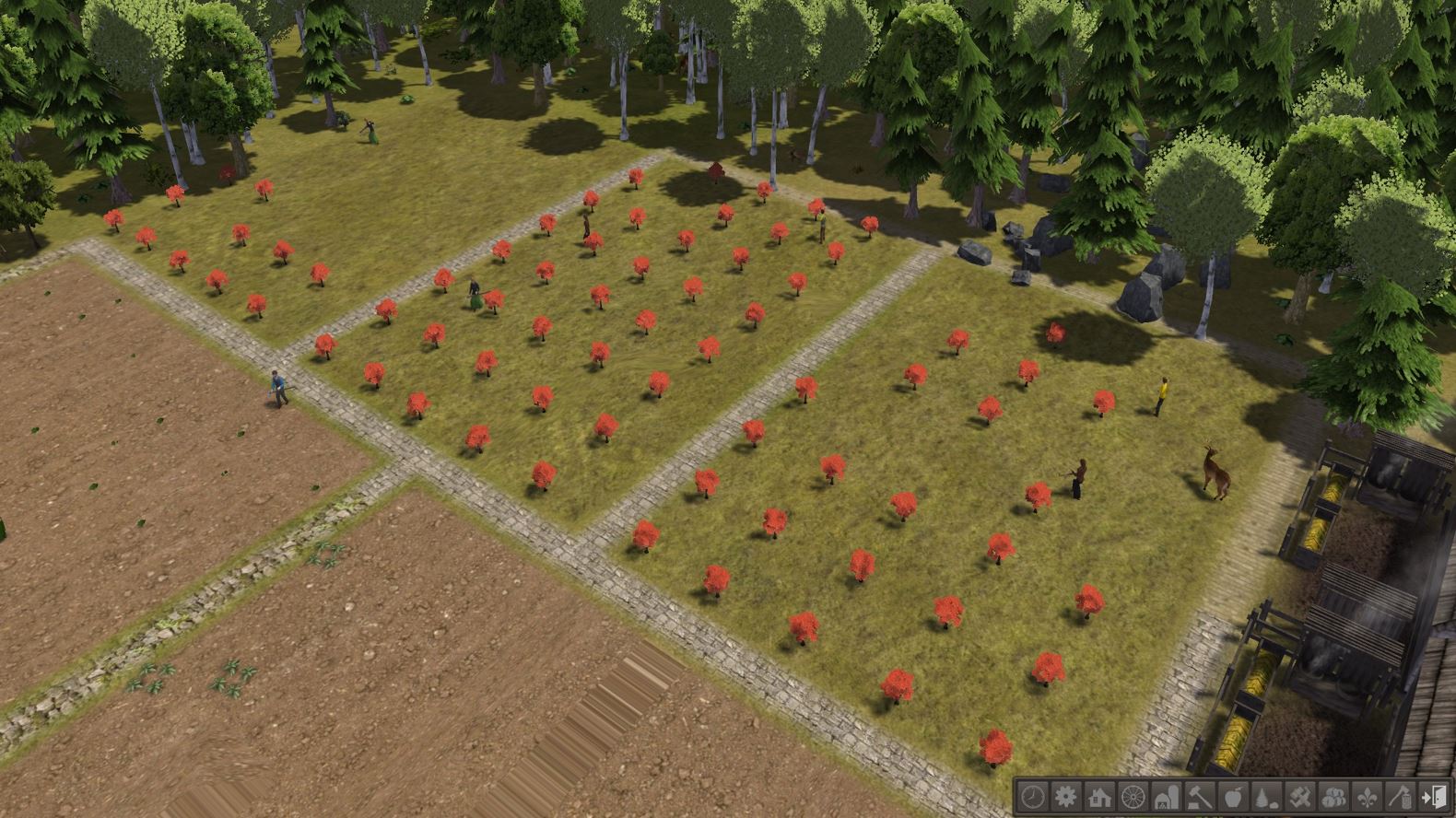
Task: Open the housing construction menu
Action: tap(1098, 800)
